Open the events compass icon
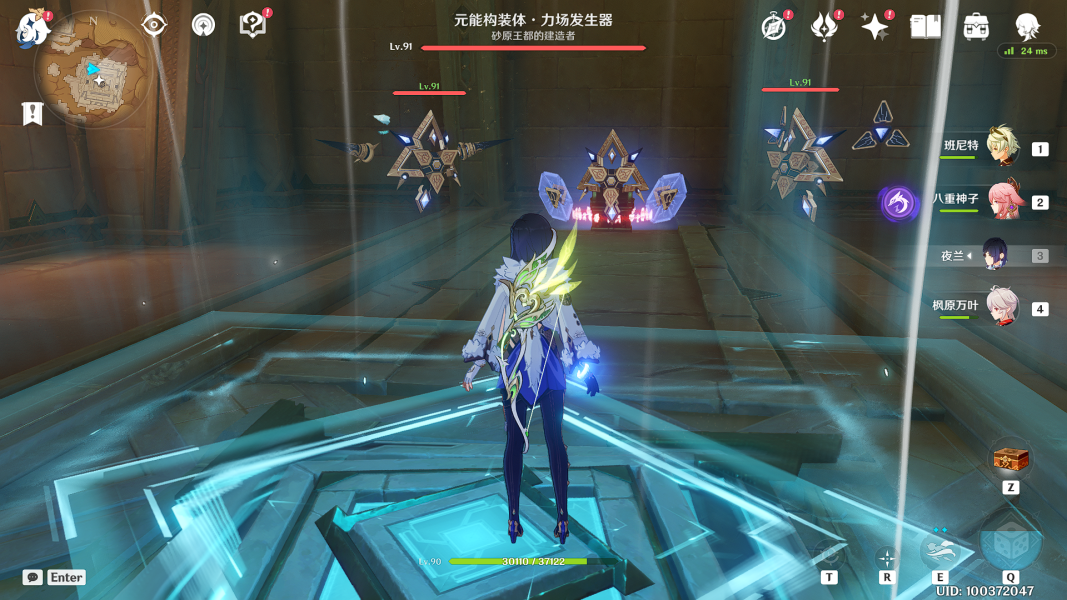Image resolution: width=1067 pixels, height=600 pixels. (x=773, y=26)
